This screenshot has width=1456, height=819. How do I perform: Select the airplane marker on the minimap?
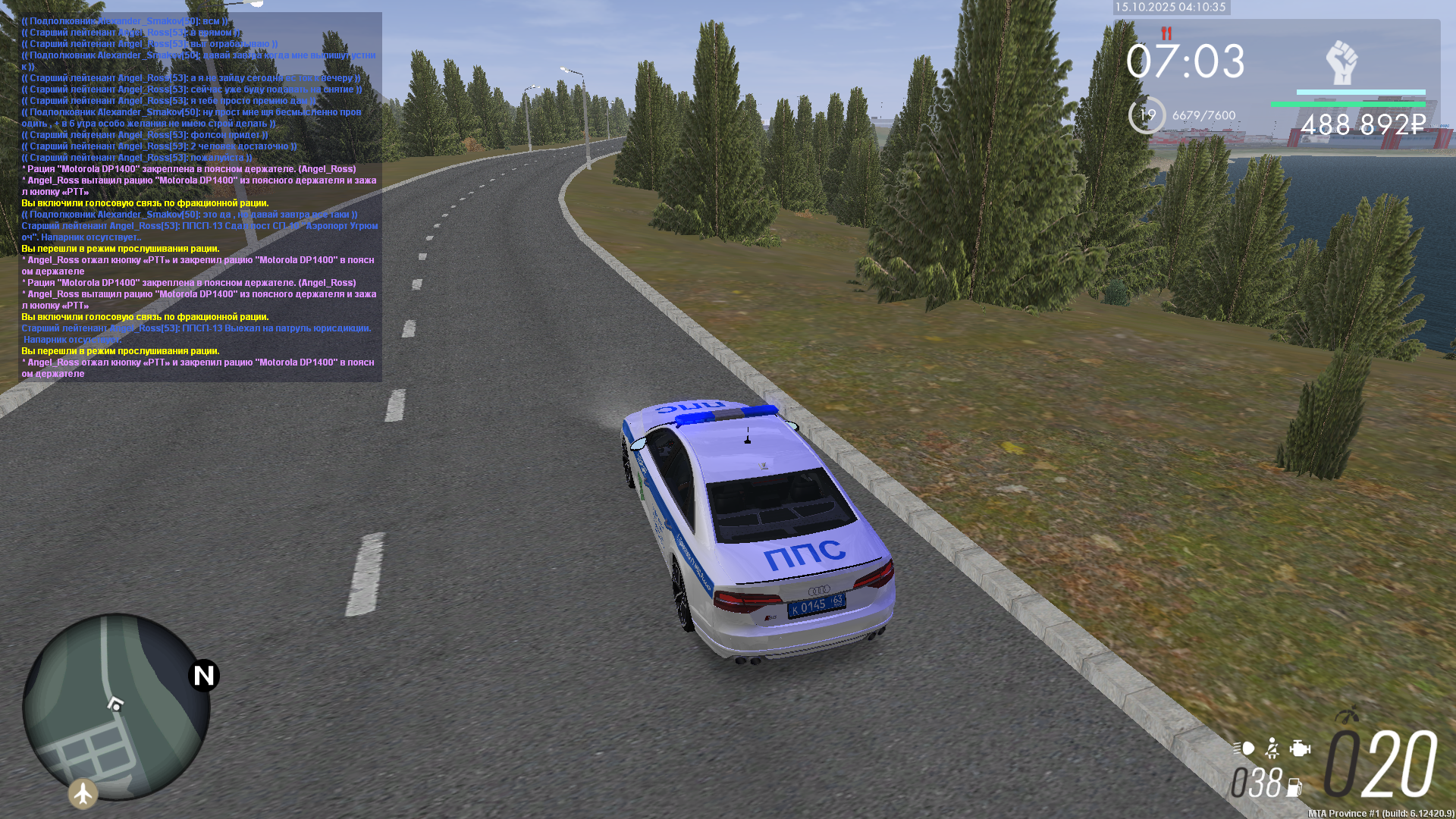point(83,793)
